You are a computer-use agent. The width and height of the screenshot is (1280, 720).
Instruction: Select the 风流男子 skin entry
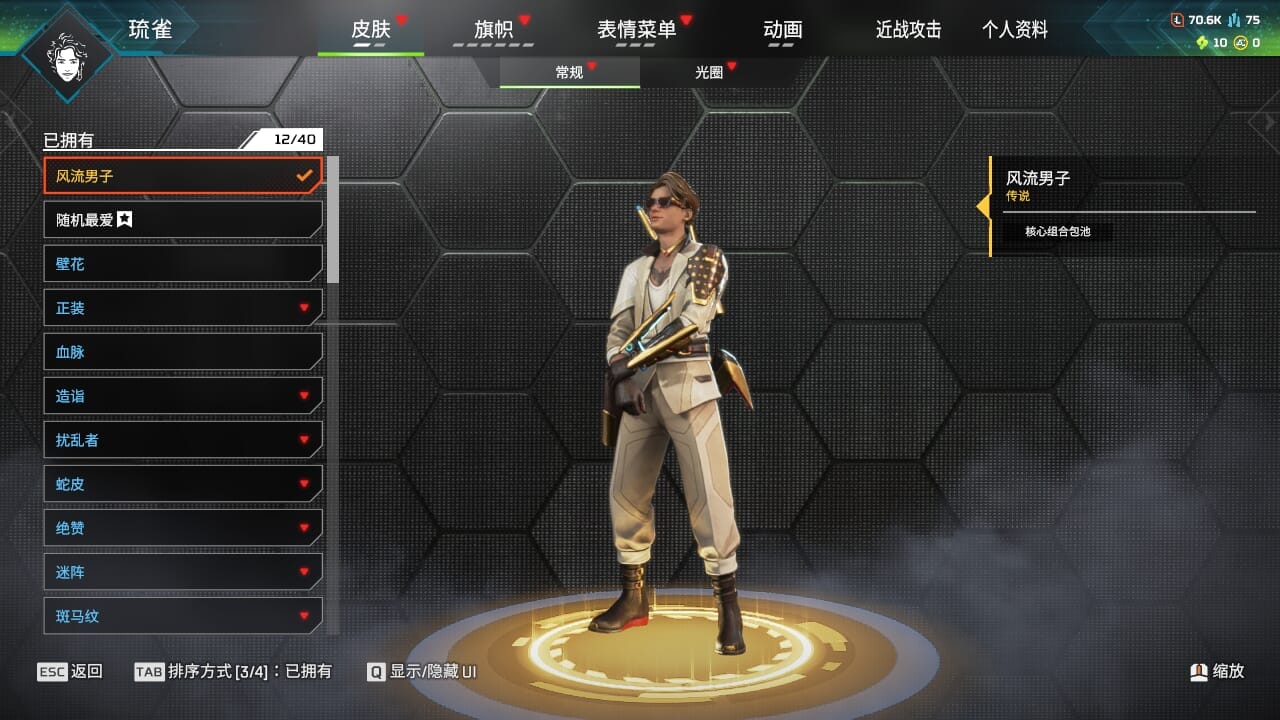click(183, 176)
